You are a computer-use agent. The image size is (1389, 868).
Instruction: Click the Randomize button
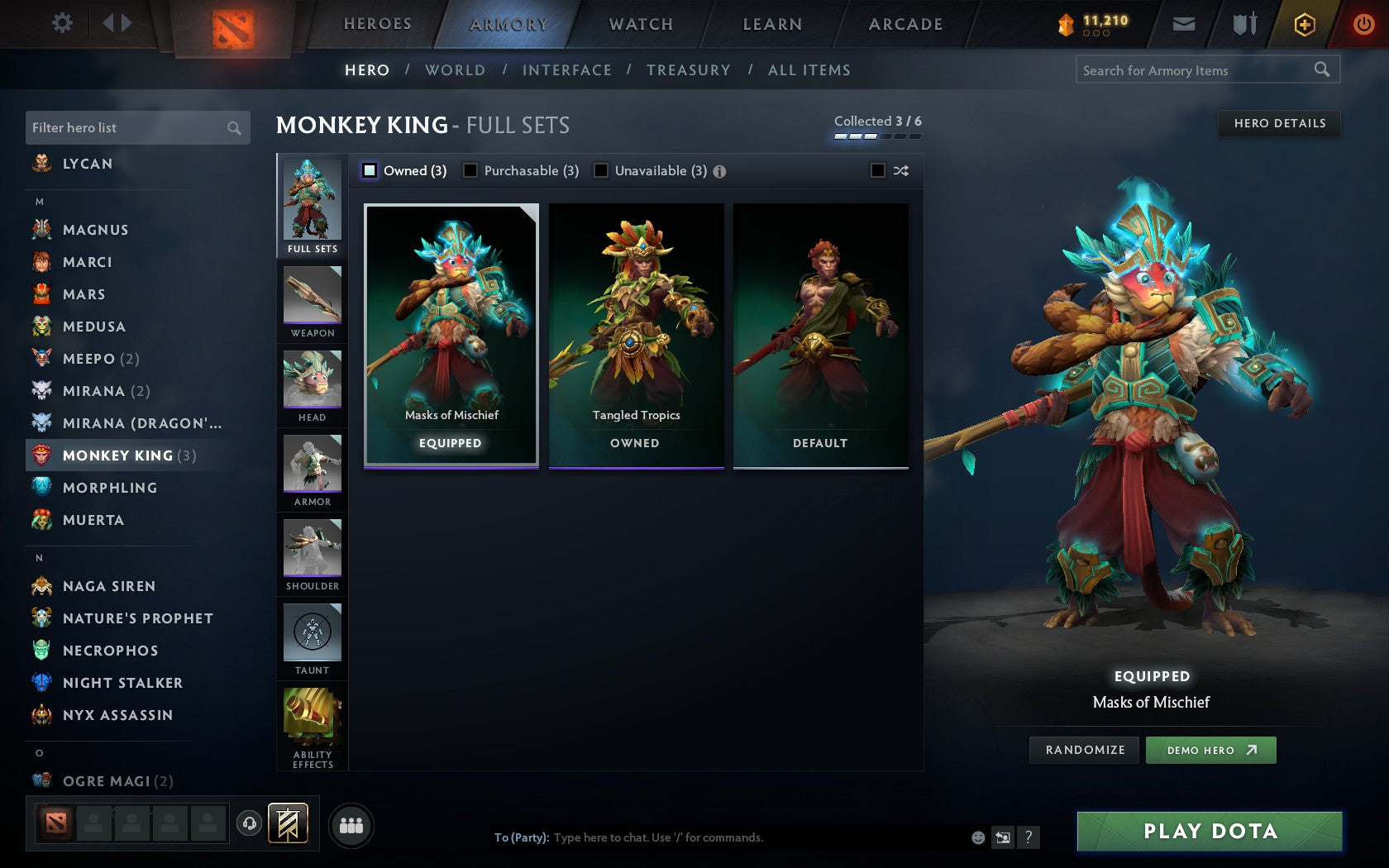tap(1083, 750)
